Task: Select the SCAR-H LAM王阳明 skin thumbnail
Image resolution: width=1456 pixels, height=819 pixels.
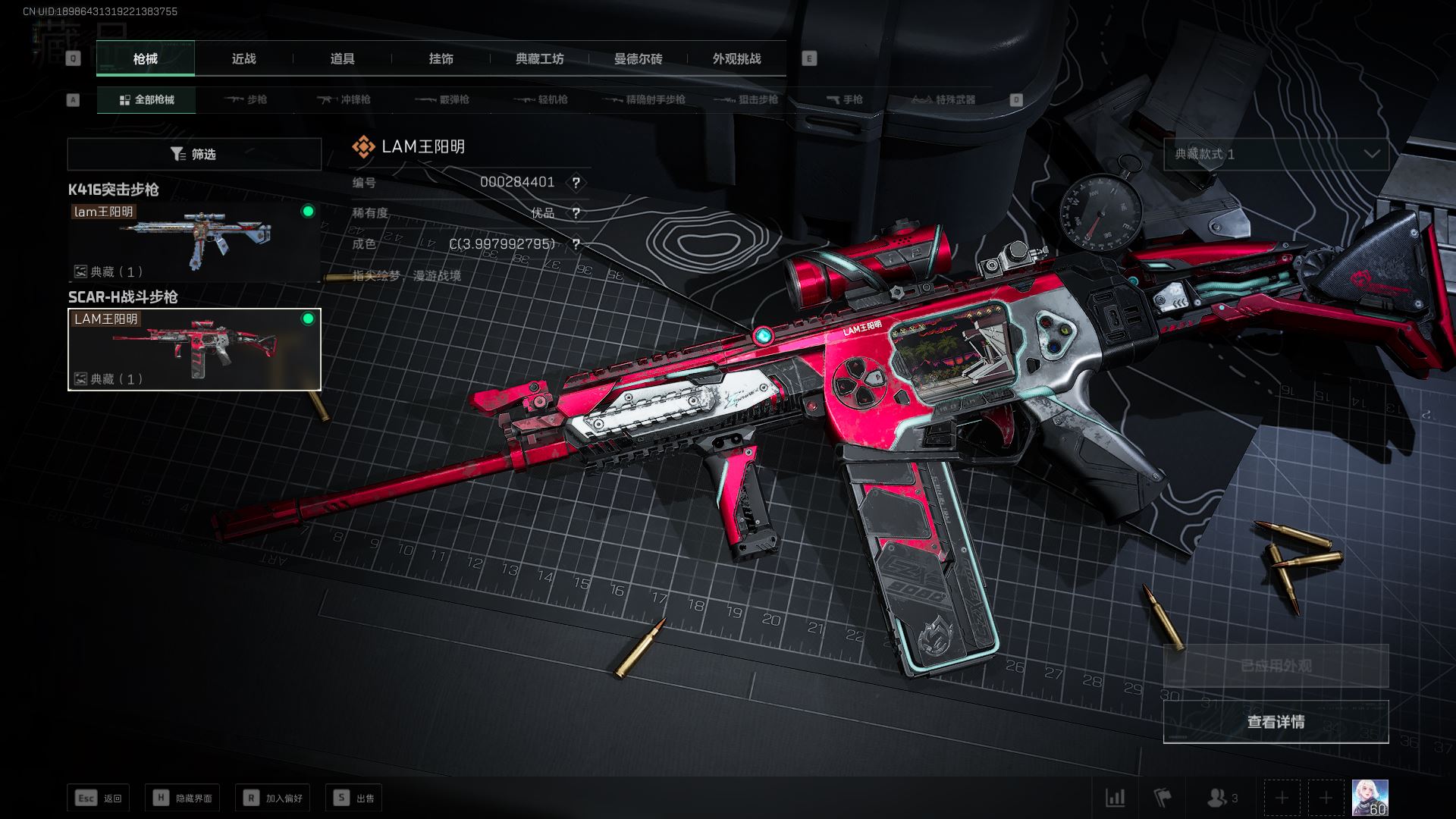Action: (194, 349)
